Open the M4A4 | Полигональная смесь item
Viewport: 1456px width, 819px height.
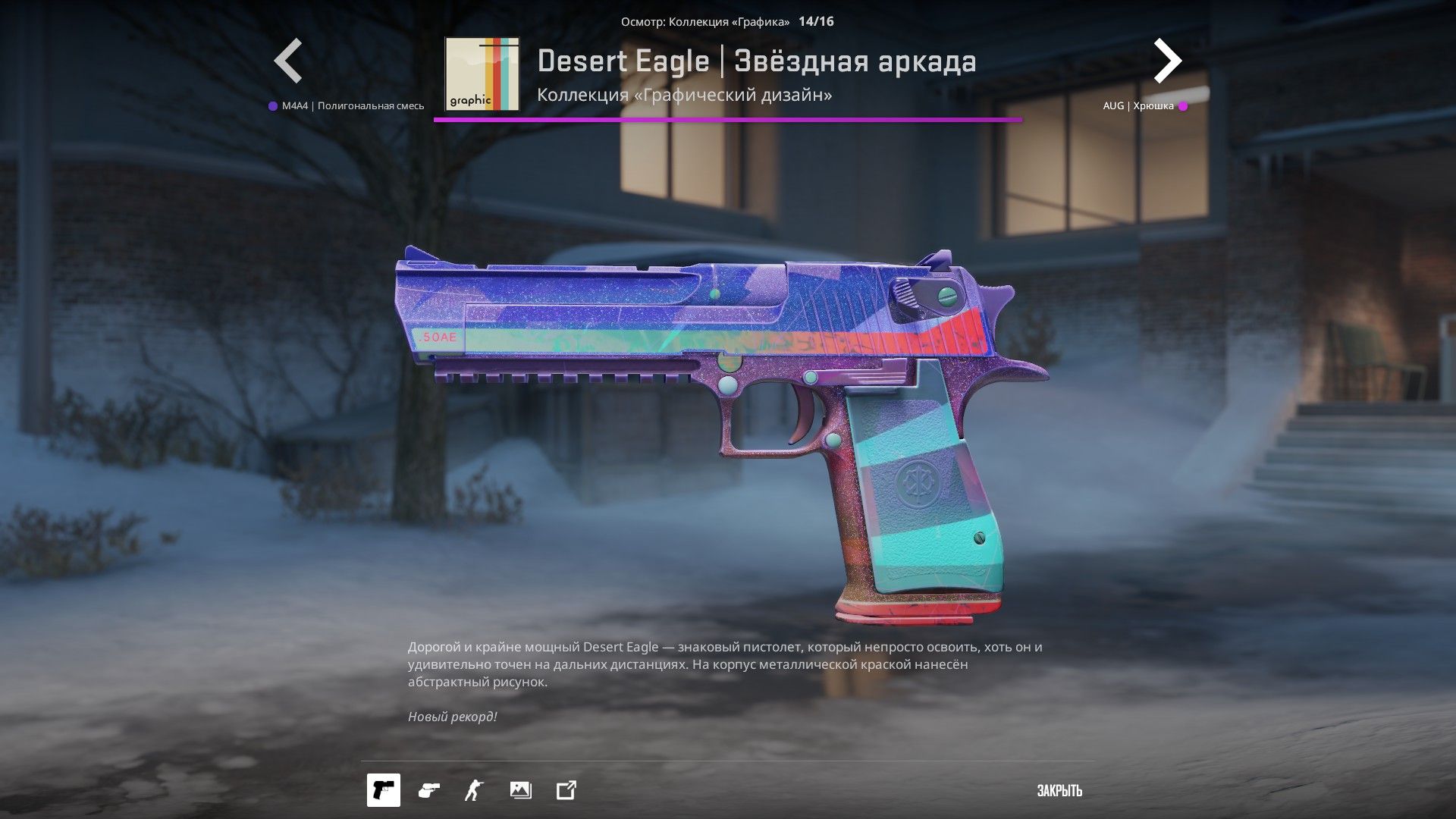[x=353, y=105]
